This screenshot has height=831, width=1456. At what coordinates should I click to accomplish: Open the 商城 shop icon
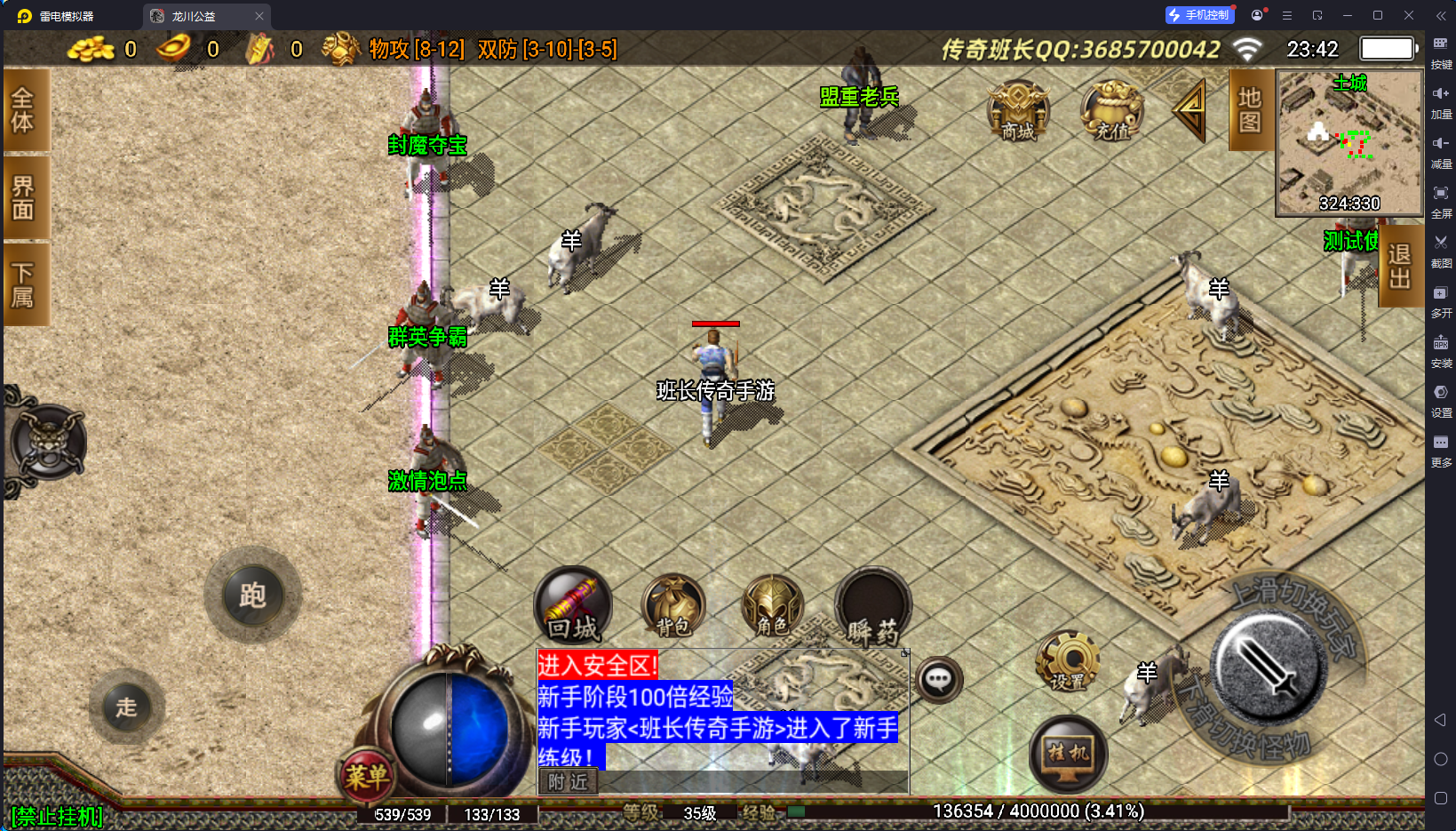[x=1018, y=113]
